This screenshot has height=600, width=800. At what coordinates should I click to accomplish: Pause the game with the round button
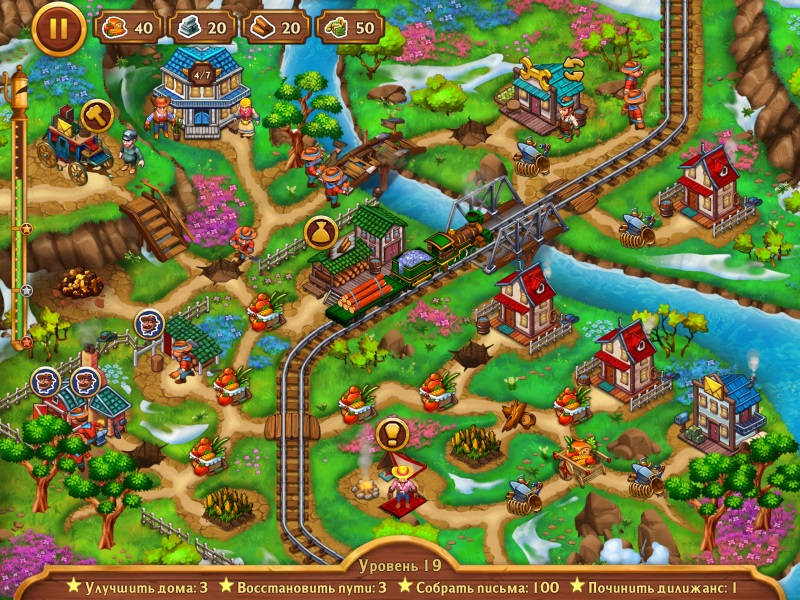(x=59, y=28)
